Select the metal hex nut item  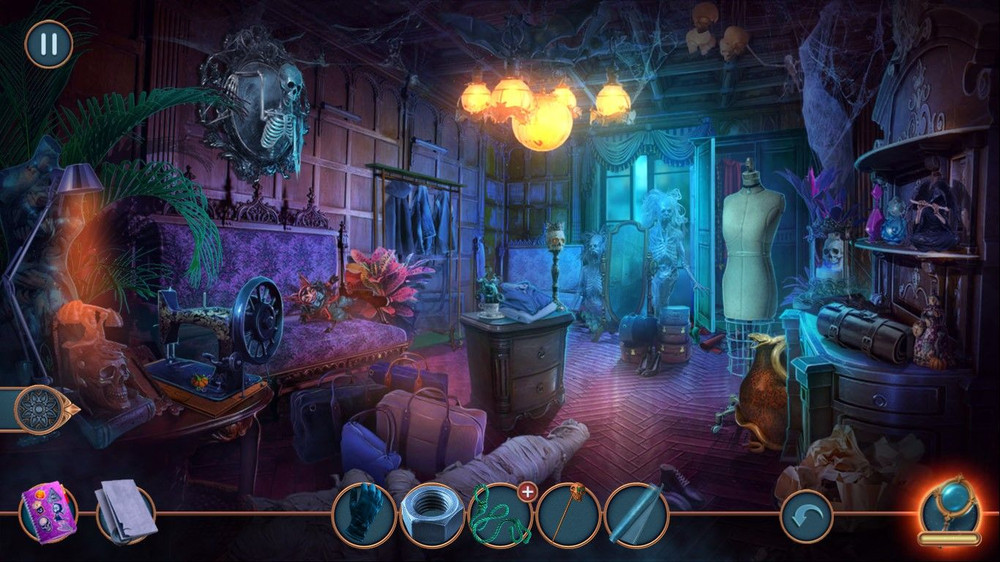(x=432, y=514)
